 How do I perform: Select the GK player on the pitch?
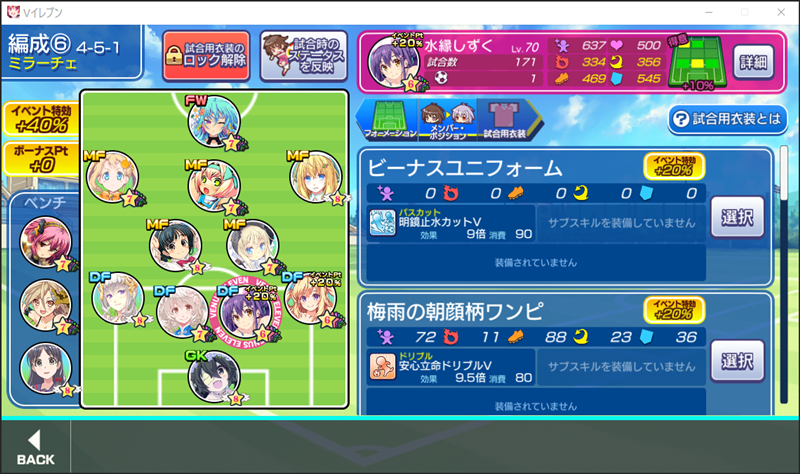(x=213, y=376)
